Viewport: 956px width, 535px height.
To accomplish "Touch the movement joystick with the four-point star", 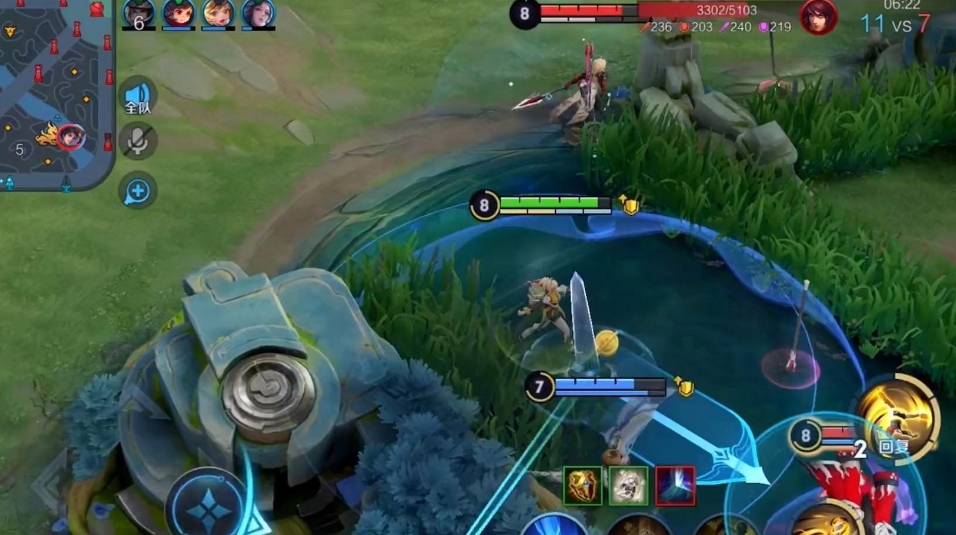I will click(206, 508).
